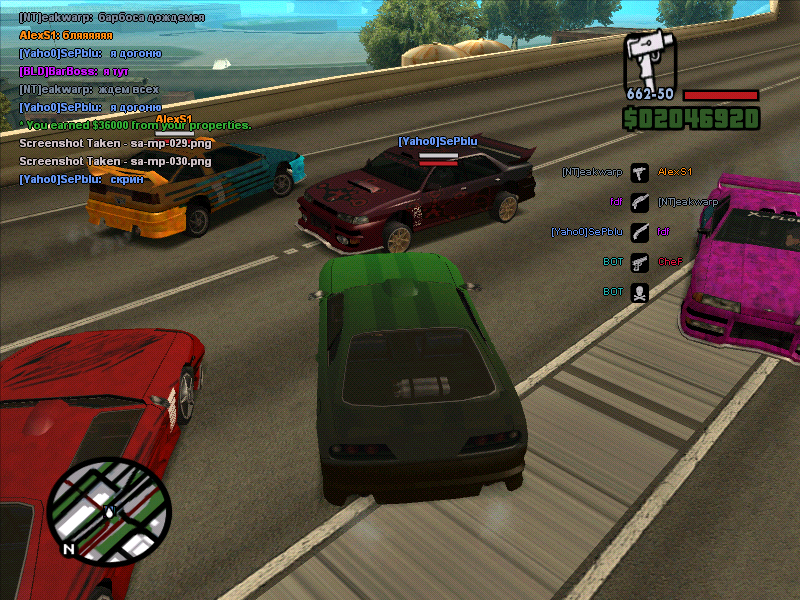
Task: Select the "Screenshot Taken - sa-mp-029.png" chat line
Action: tap(115, 143)
